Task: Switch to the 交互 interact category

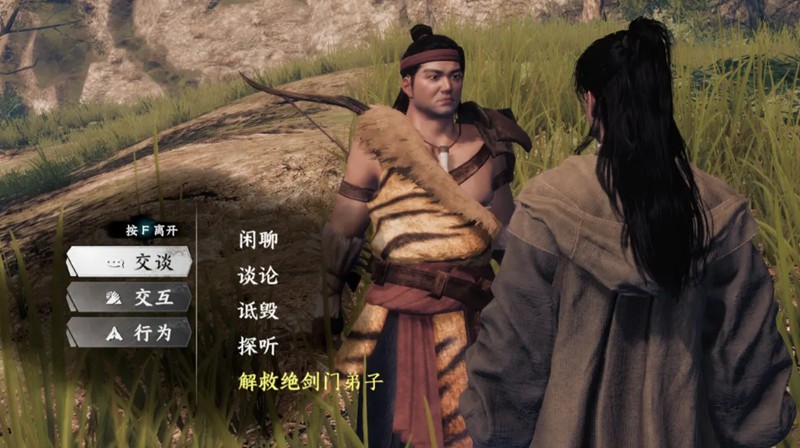Action: (129, 297)
